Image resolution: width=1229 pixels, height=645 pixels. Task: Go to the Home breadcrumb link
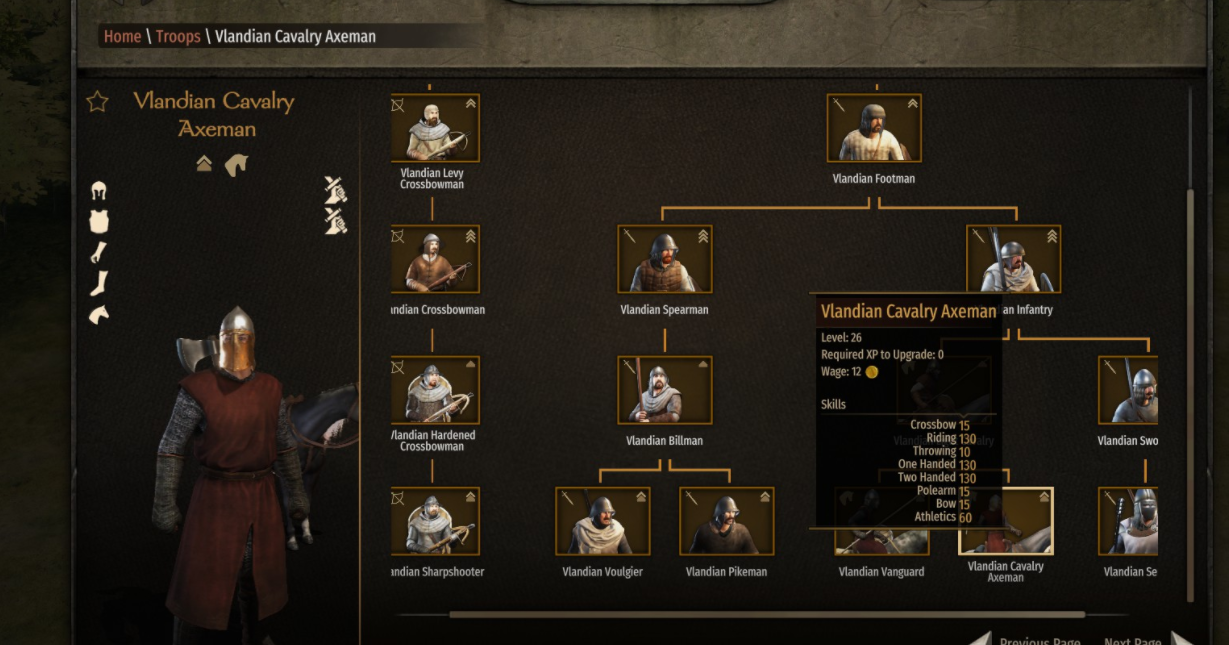(x=122, y=37)
